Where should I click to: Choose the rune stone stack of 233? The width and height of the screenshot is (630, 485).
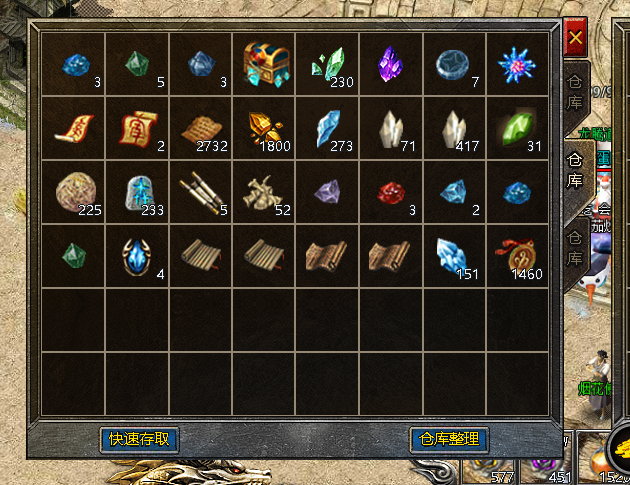(x=138, y=191)
